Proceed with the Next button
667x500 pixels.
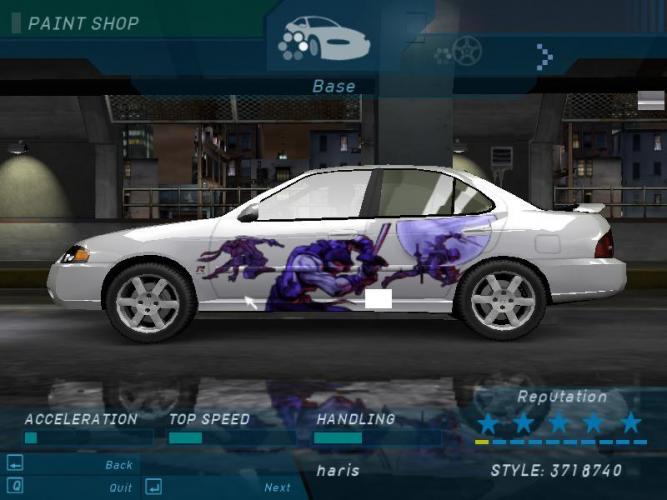(277, 488)
